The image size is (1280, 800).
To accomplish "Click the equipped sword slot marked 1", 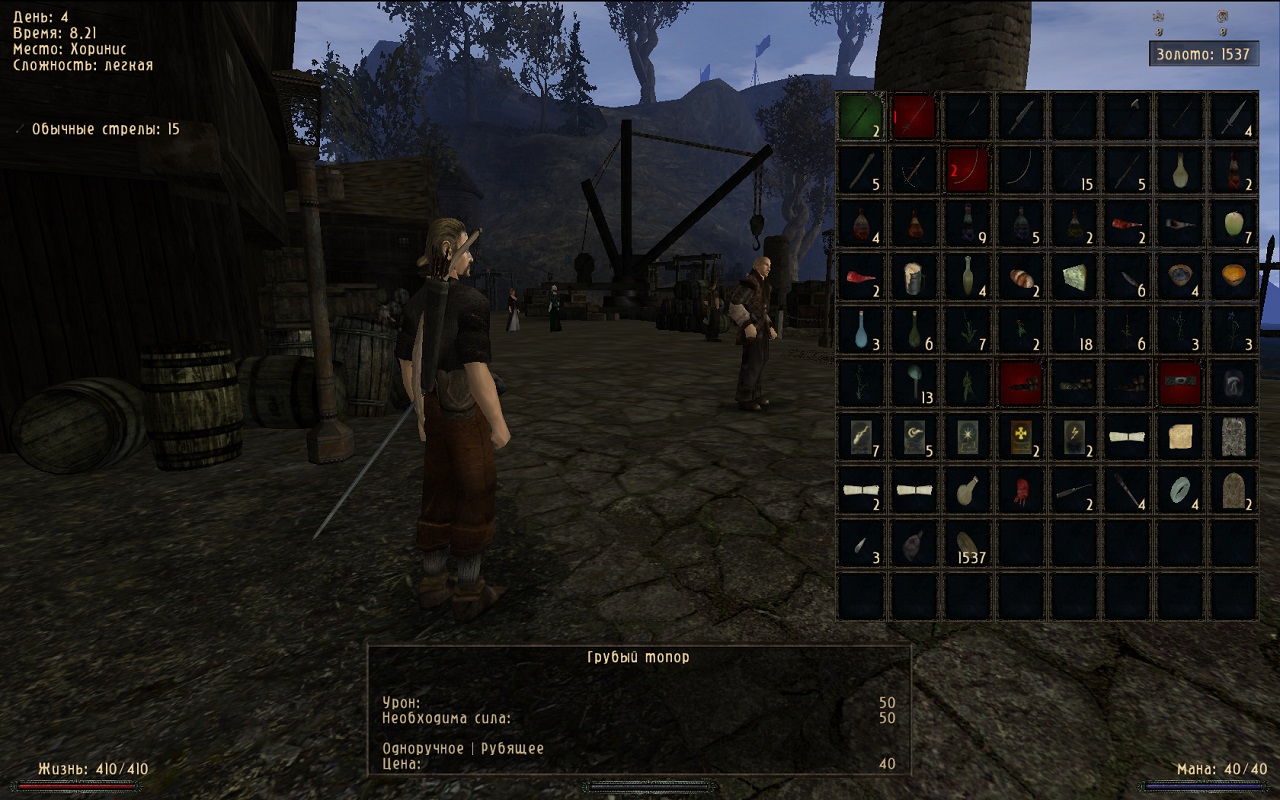I will point(914,116).
